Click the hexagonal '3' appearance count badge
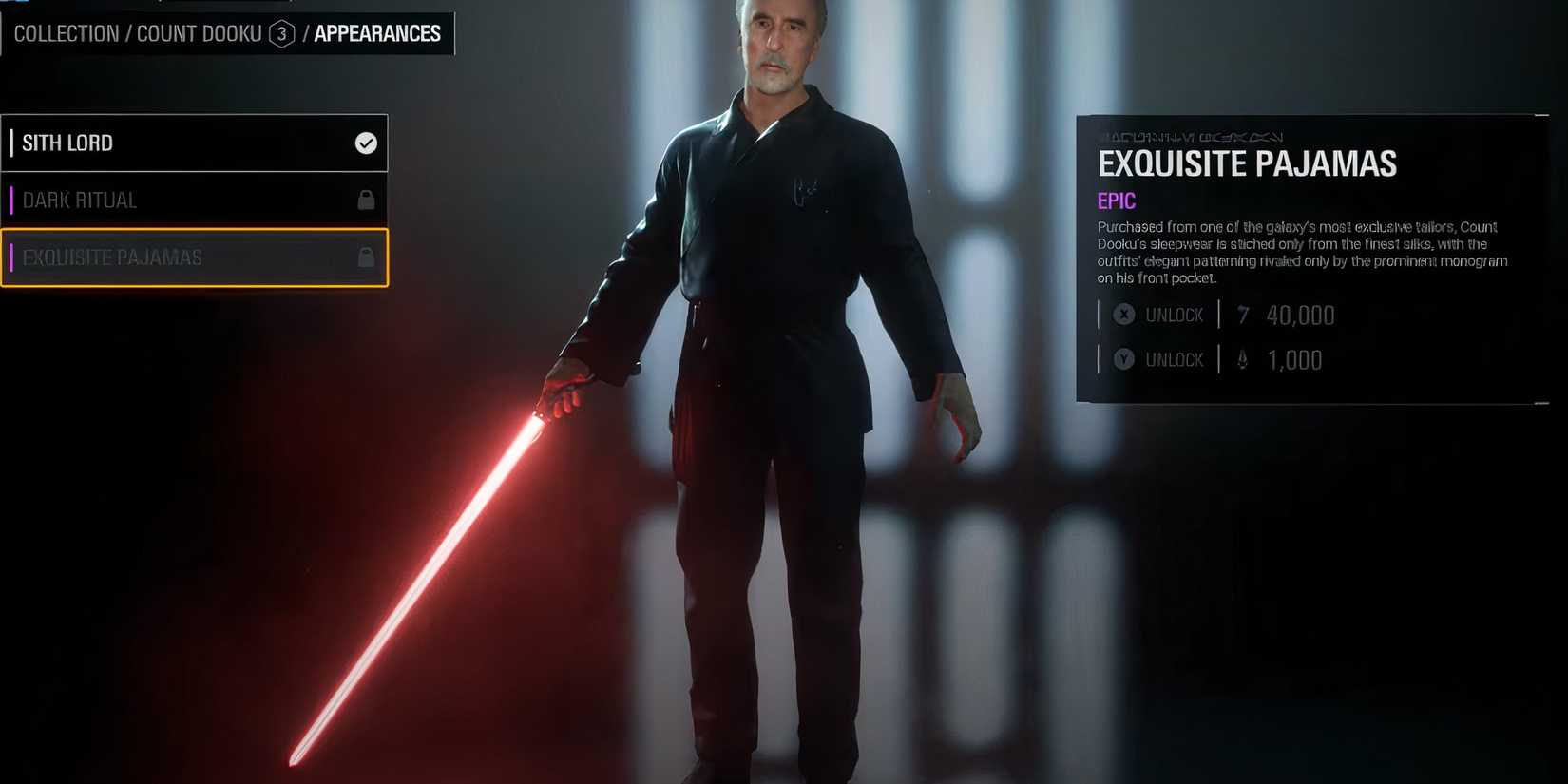Screen dimensions: 1568x784 [x=284, y=33]
